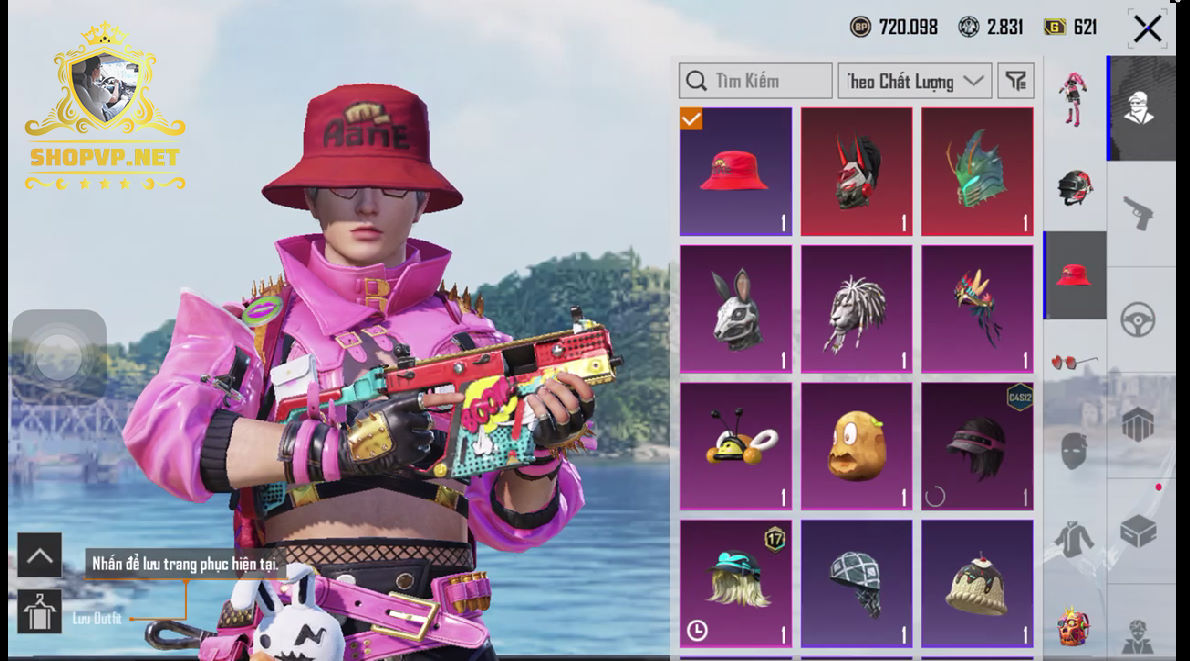Open the weapon skins pistol tab
1190x661 pixels.
pos(1139,213)
